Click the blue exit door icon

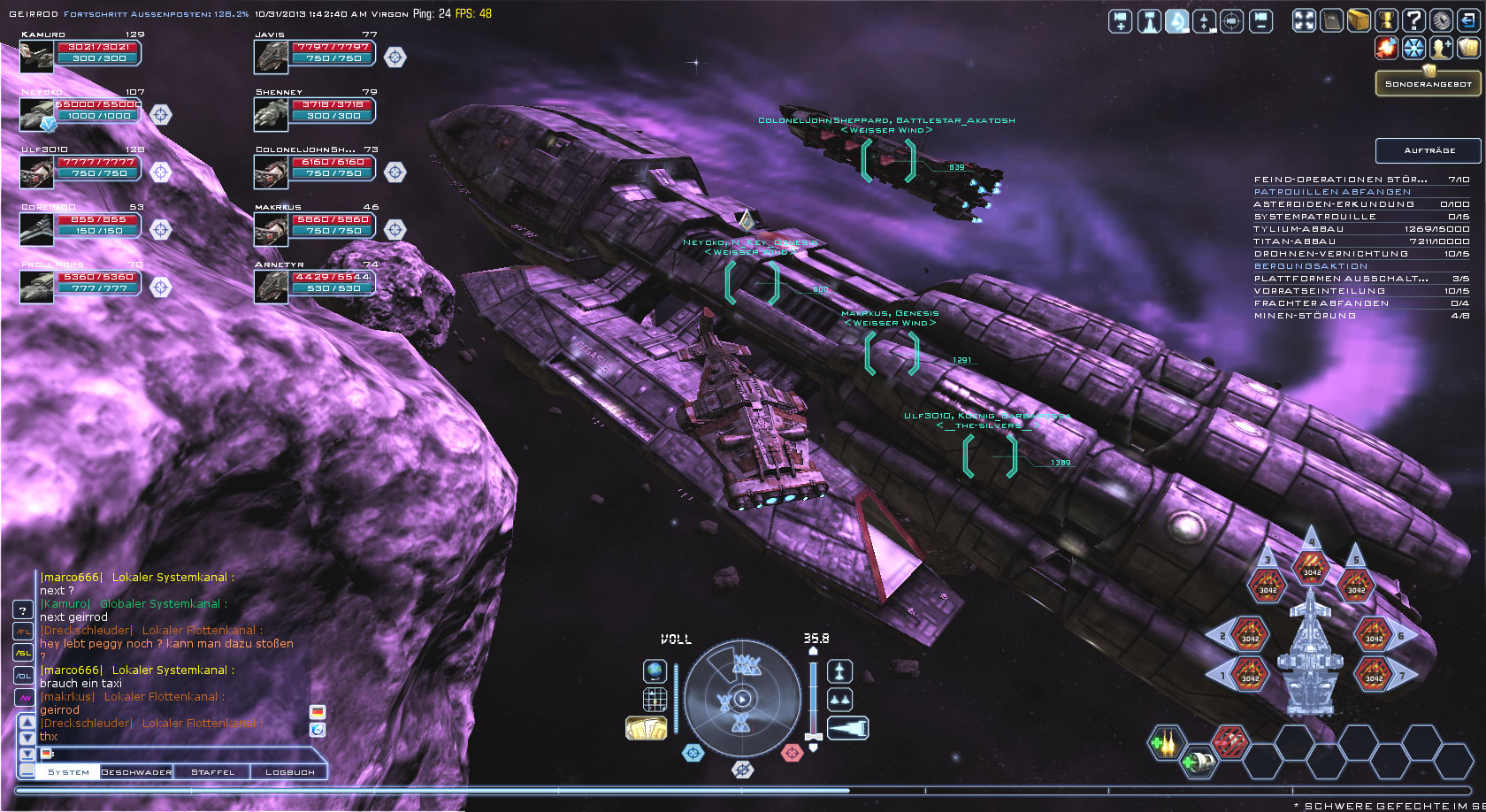1468,20
